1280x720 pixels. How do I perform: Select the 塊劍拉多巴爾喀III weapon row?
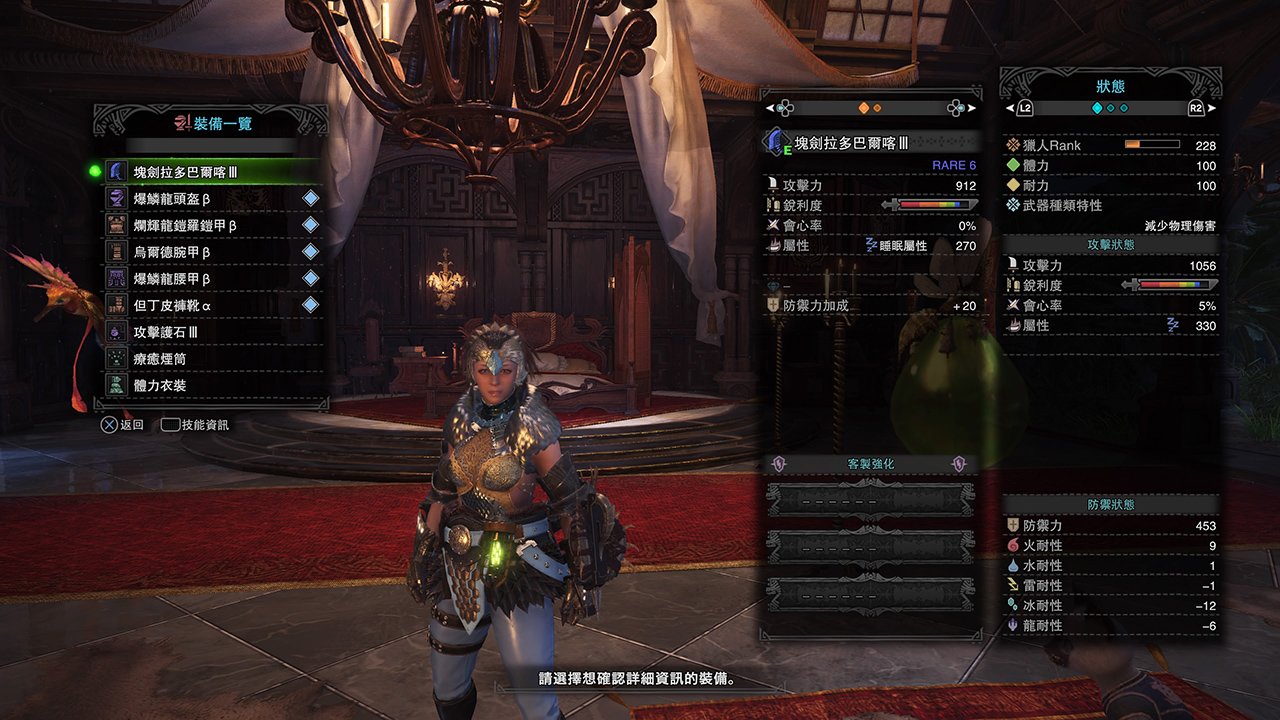tap(210, 172)
